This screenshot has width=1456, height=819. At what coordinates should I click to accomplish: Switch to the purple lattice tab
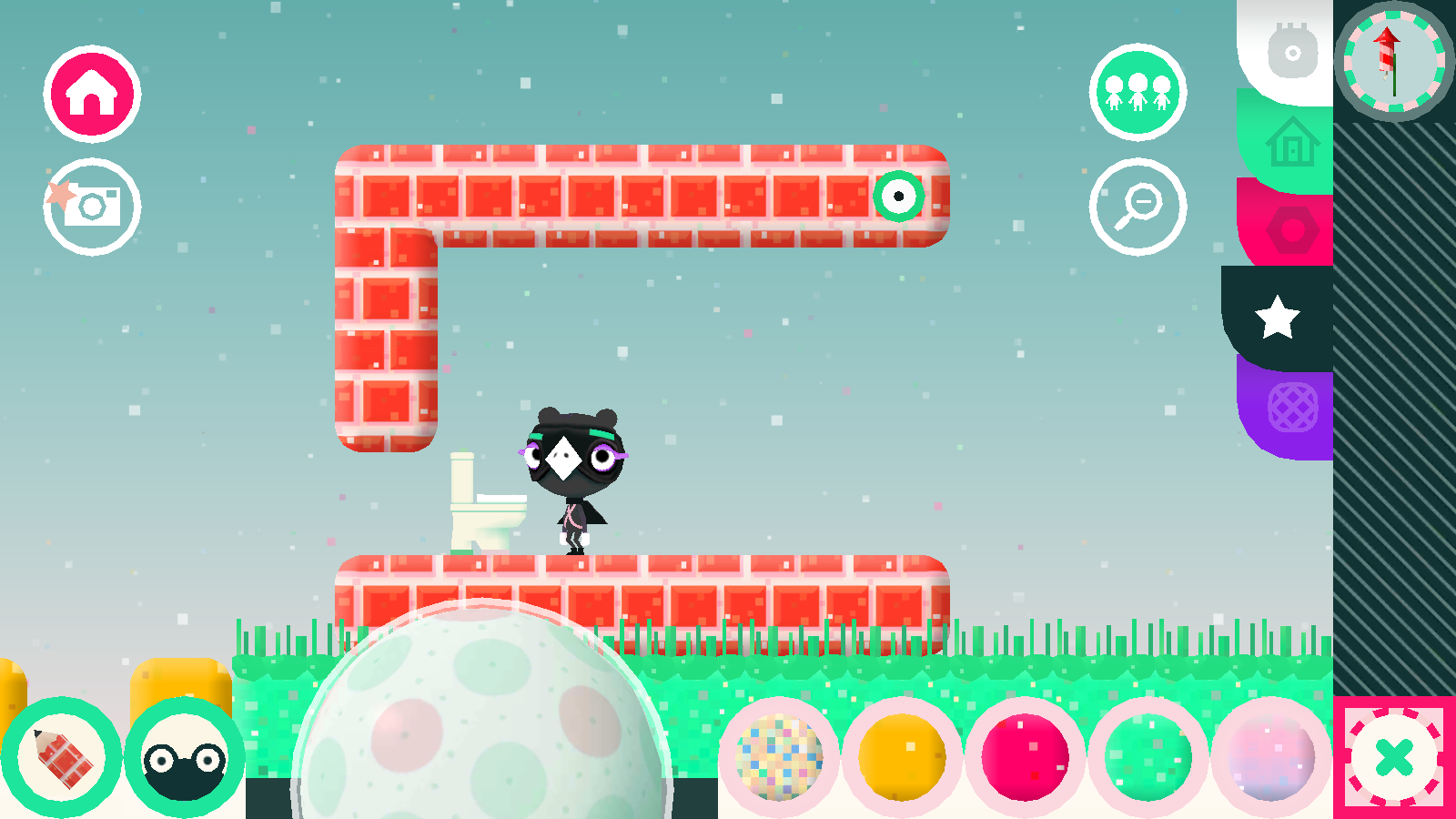coord(1290,407)
